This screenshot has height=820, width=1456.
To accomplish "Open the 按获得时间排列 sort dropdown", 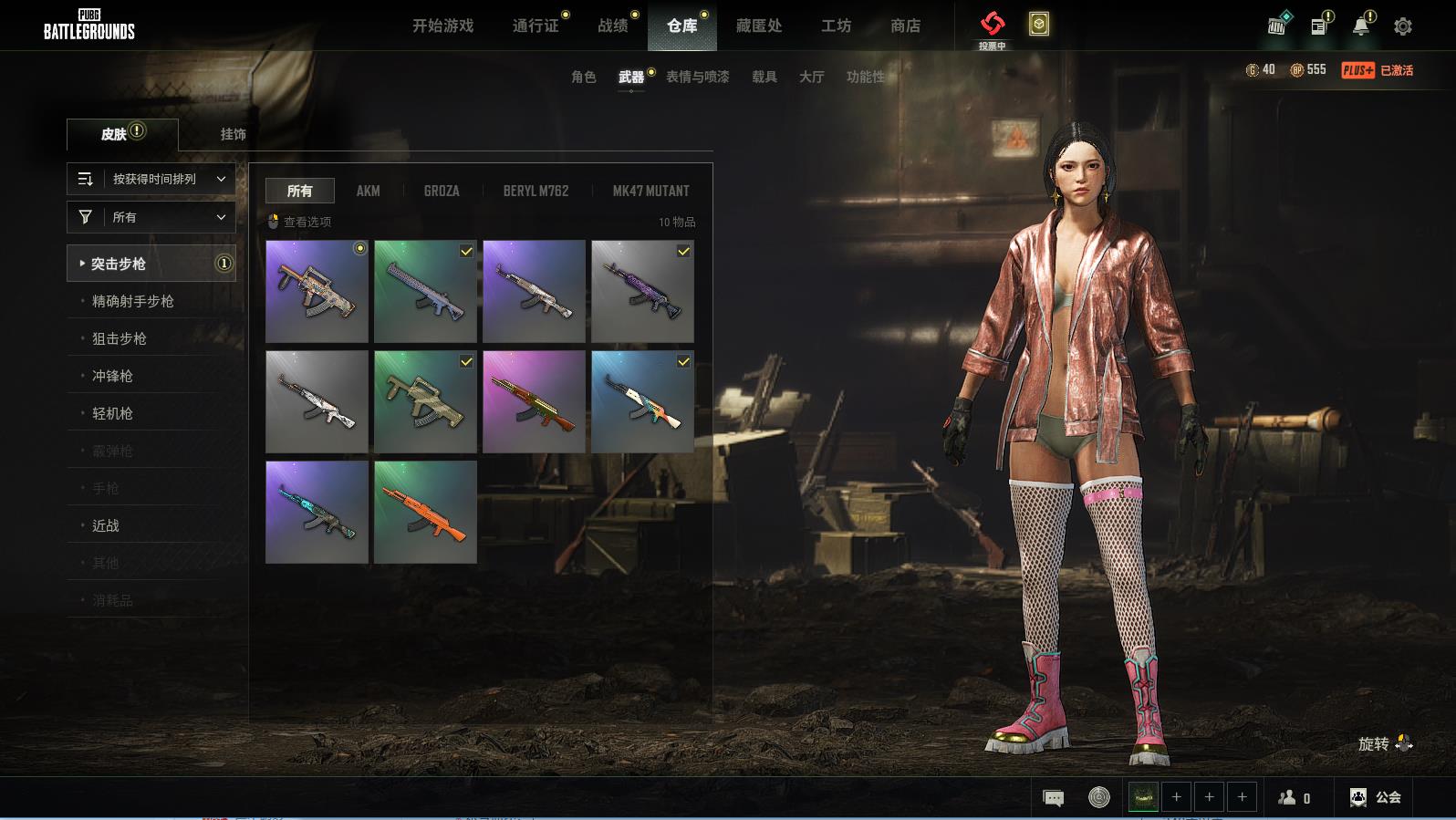I will [151, 179].
